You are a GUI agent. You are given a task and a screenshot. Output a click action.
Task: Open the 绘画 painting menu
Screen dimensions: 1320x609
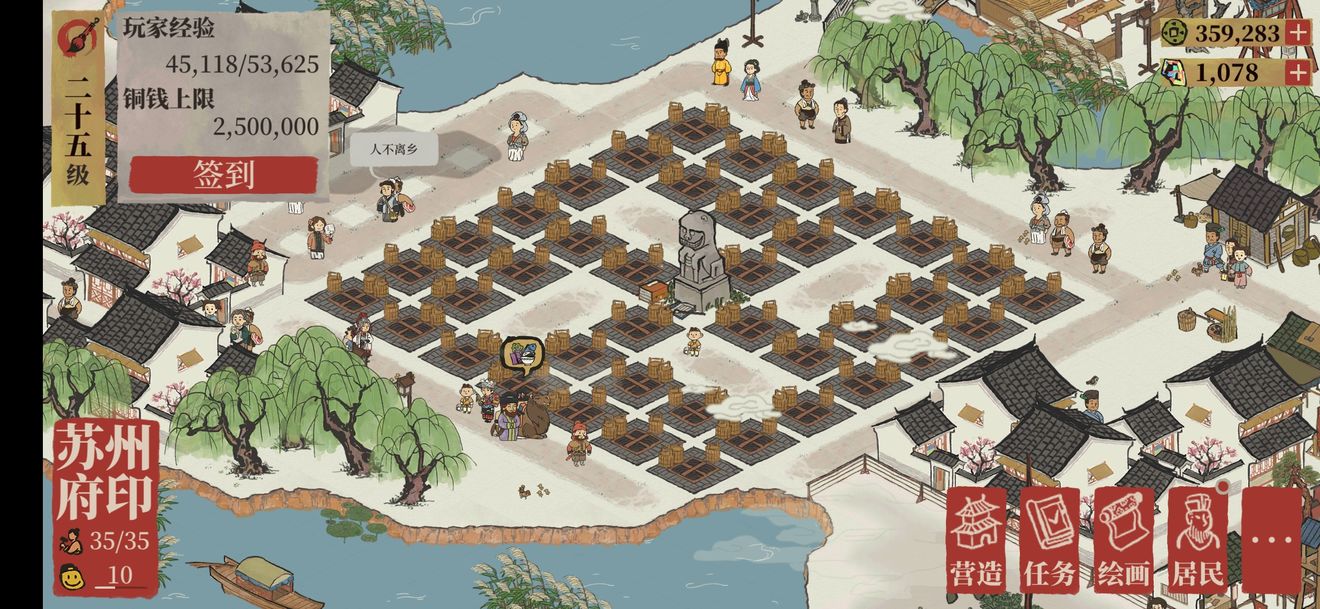pyautogui.click(x=1123, y=540)
